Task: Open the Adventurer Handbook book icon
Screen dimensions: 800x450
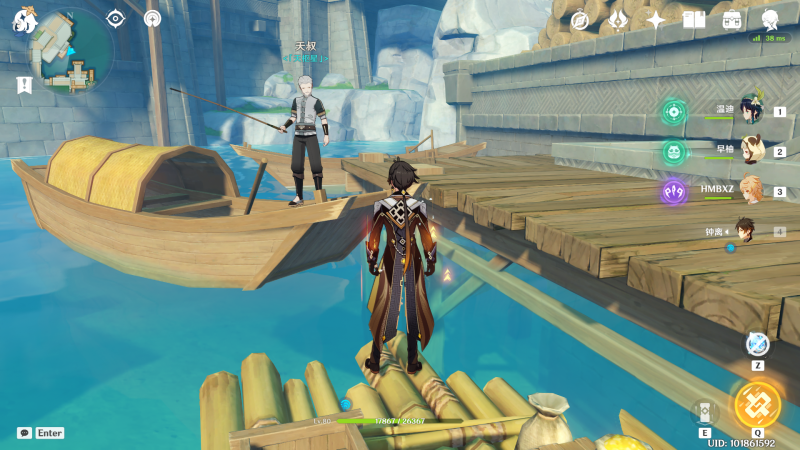Action: 694,20
